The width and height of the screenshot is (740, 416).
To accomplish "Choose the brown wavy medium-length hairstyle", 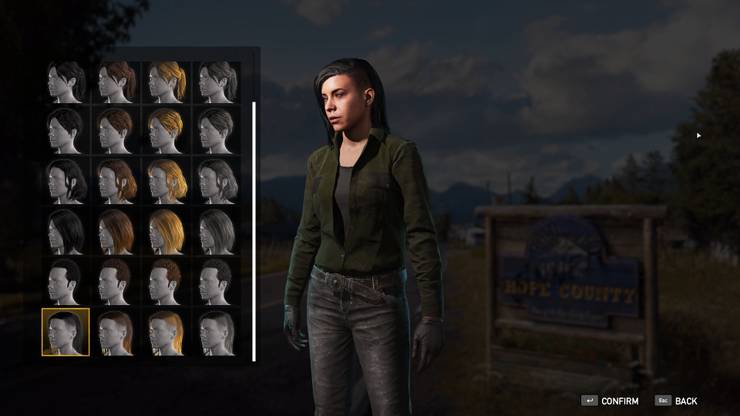I will pos(116,181).
